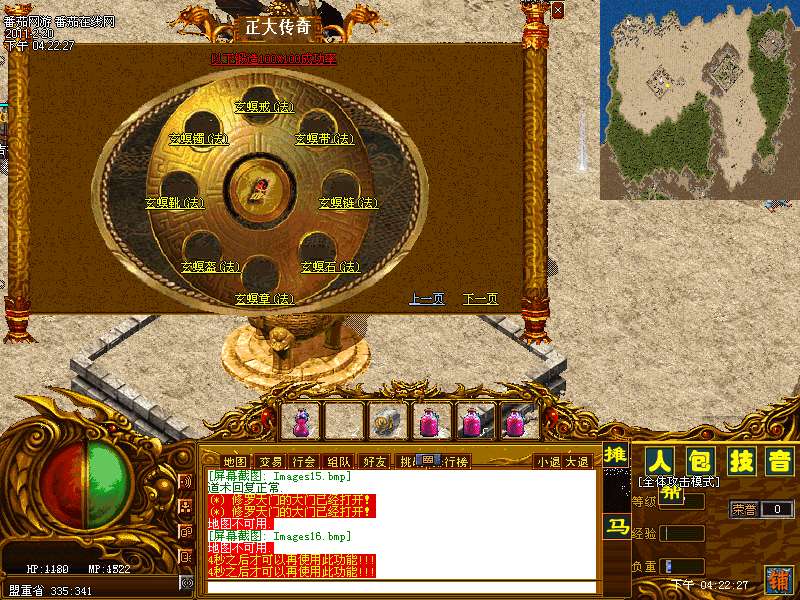Image resolution: width=800 pixels, height=600 pixels.
Task: Open the 好友 friends tab
Action: (x=375, y=462)
